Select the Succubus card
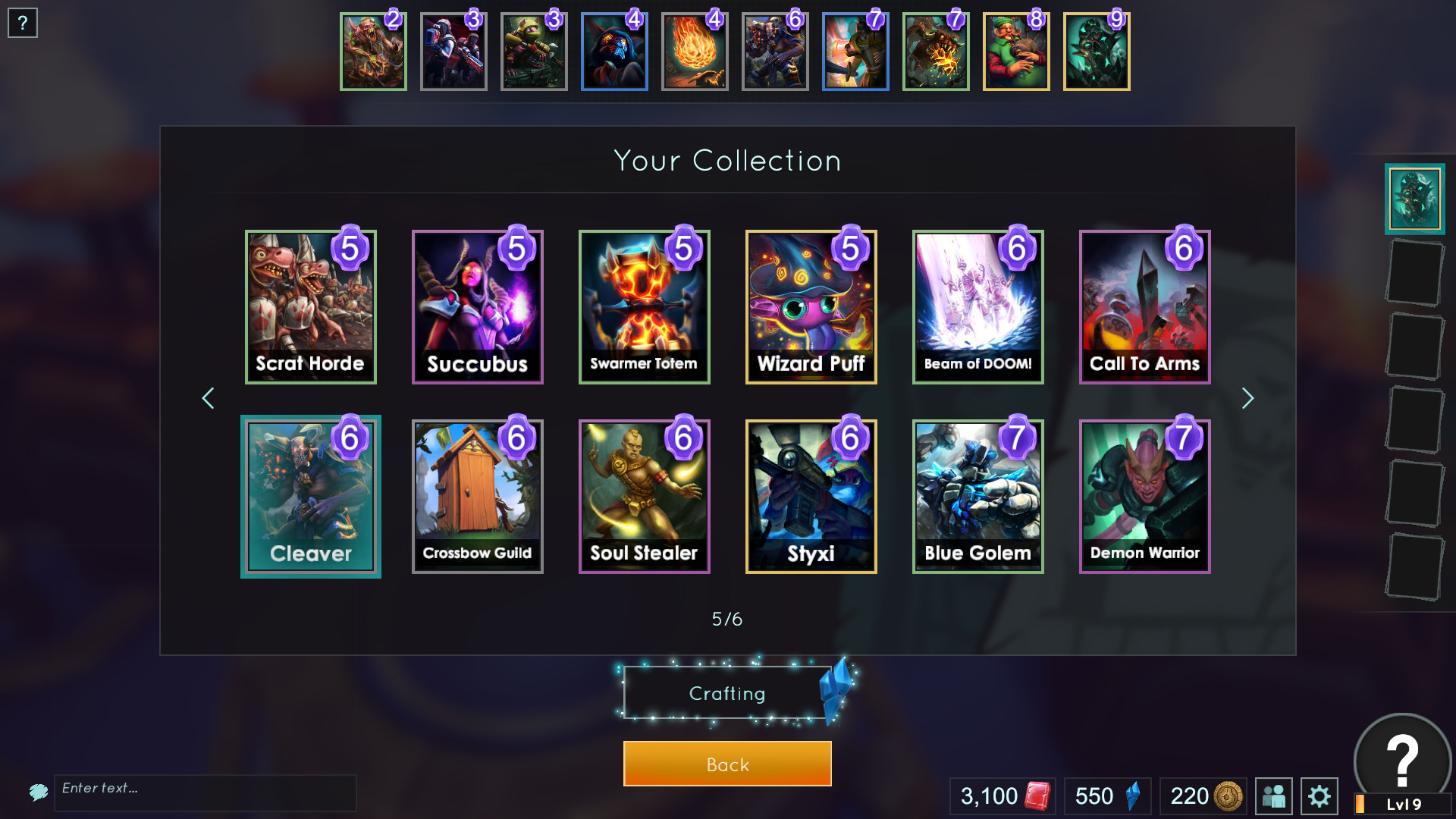Viewport: 1456px width, 819px height. (x=477, y=307)
